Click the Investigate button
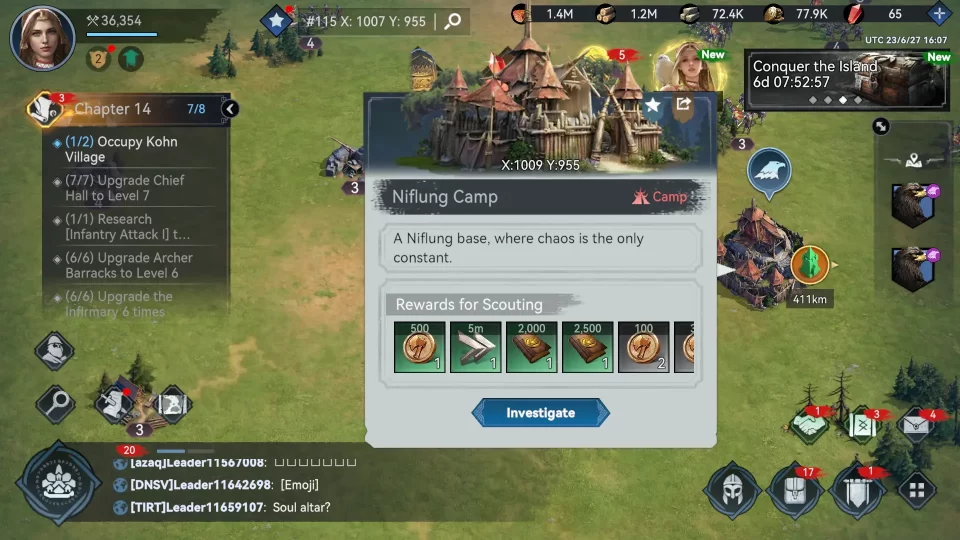This screenshot has width=960, height=540. click(x=540, y=413)
